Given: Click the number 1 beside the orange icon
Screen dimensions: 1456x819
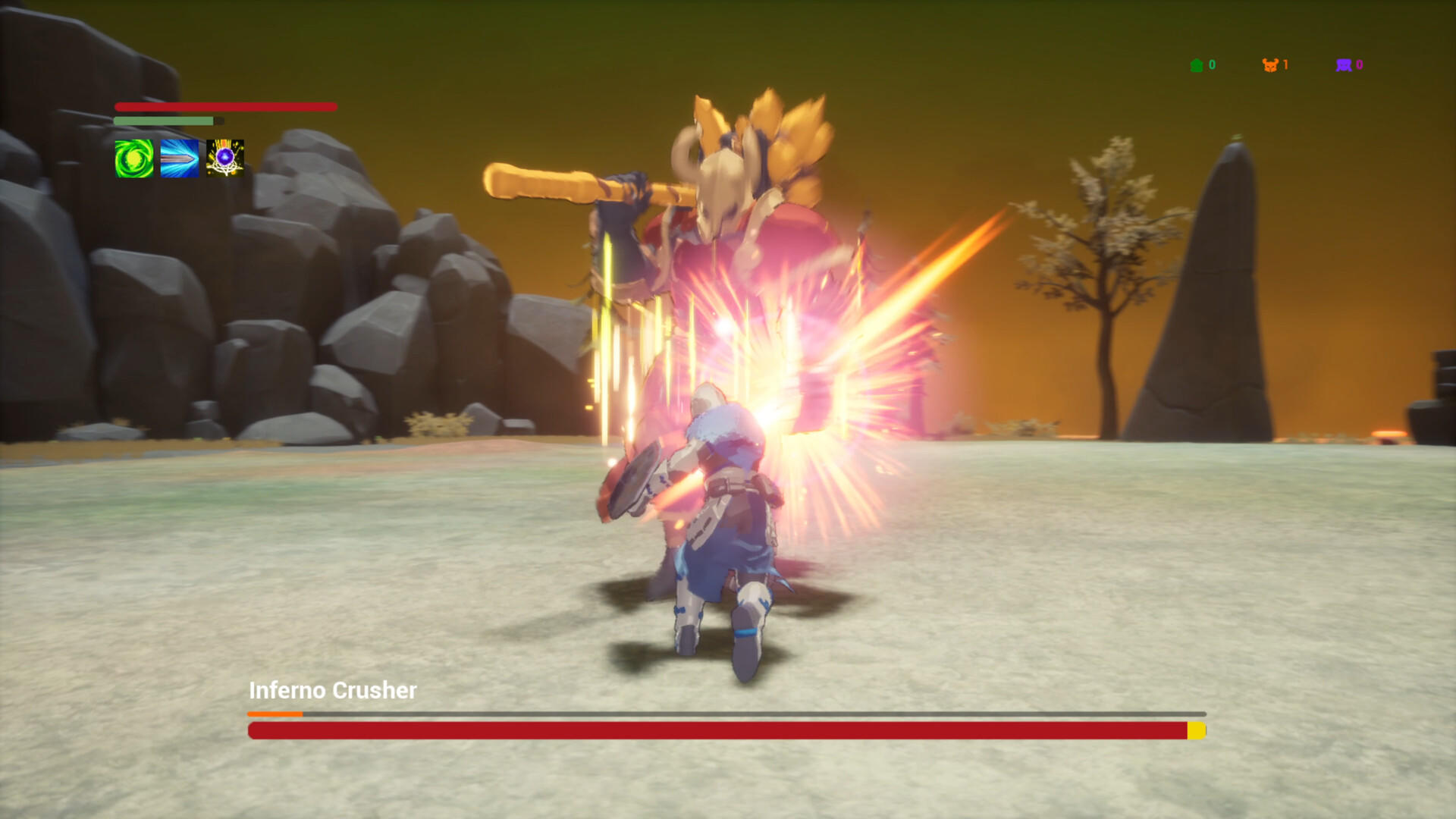Looking at the screenshot, I should [1285, 64].
